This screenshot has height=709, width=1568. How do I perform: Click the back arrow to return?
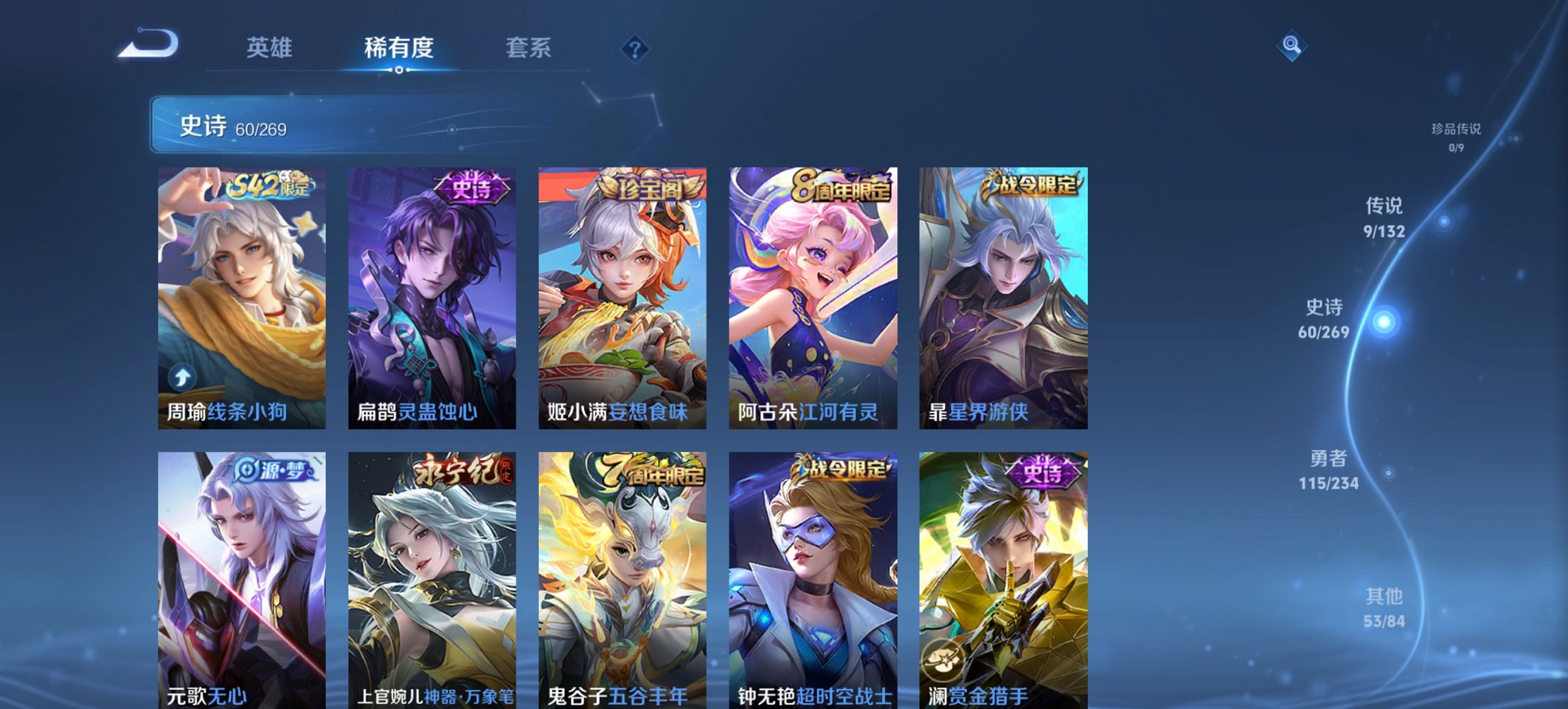coord(147,46)
